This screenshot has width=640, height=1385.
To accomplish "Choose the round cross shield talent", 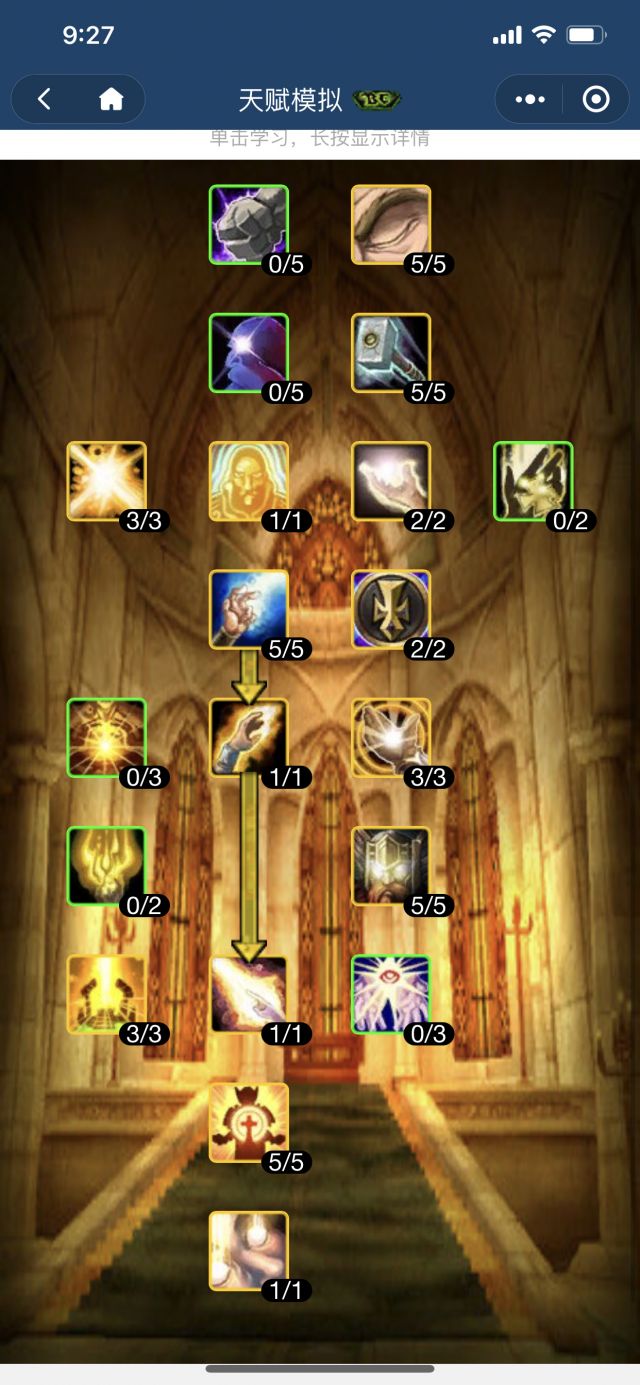I will tap(391, 609).
